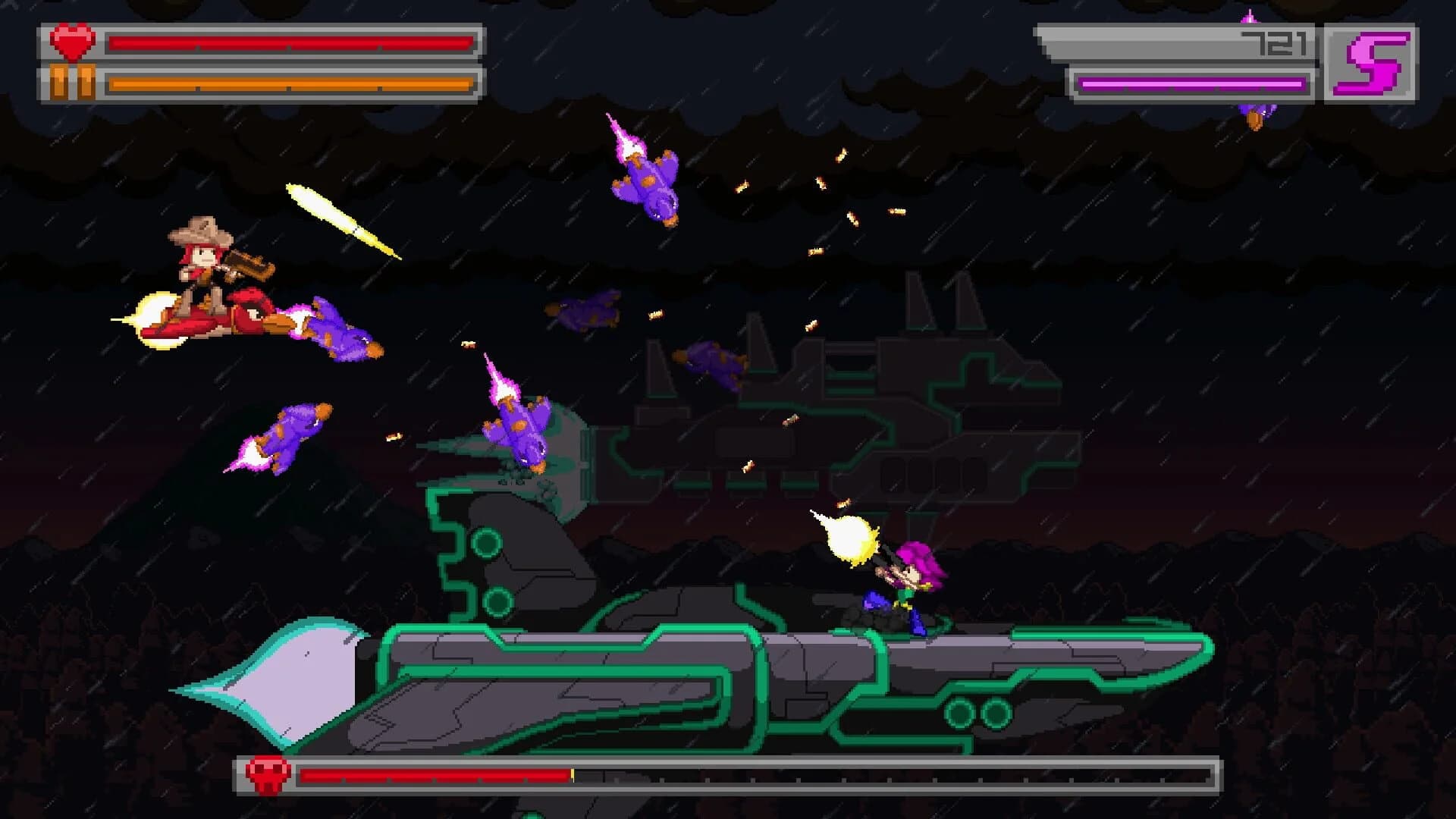Switch to the top-right score tab
The image size is (1456, 819).
1213,57
